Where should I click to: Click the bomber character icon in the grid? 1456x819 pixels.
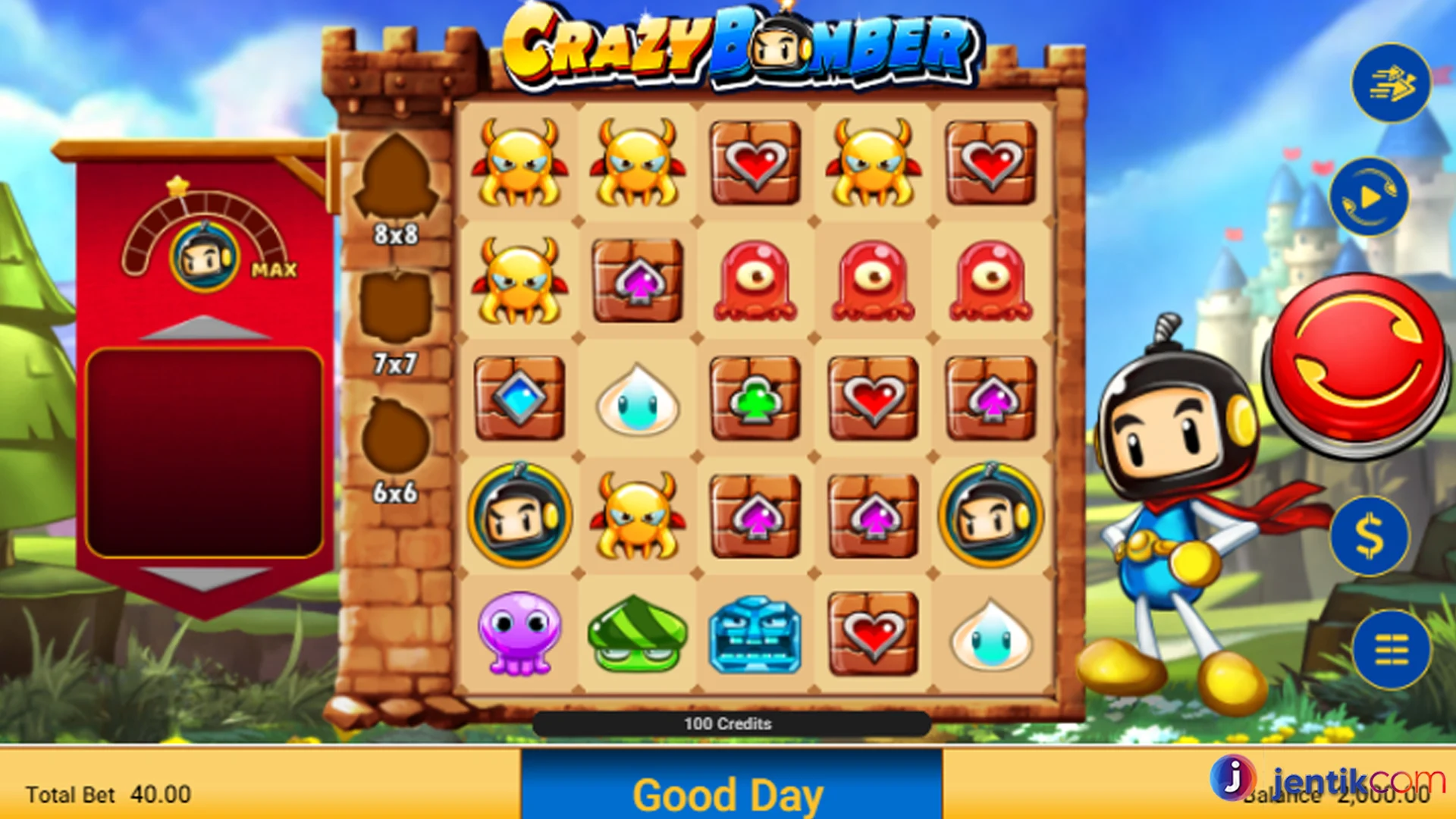click(x=520, y=516)
